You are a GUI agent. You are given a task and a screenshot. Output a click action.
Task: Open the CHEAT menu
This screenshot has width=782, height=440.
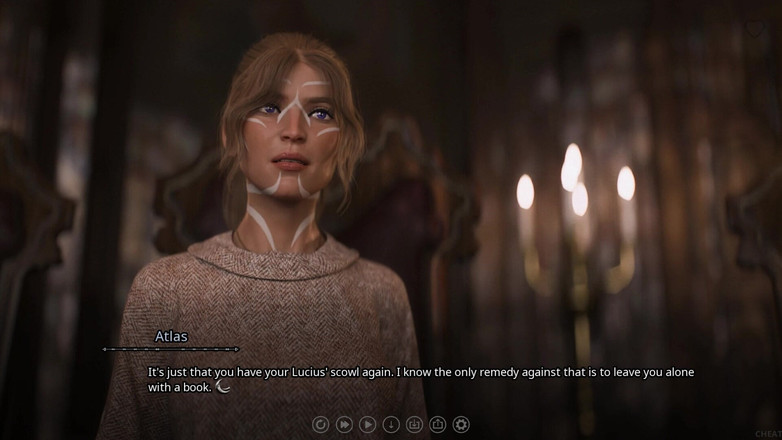click(x=768, y=433)
